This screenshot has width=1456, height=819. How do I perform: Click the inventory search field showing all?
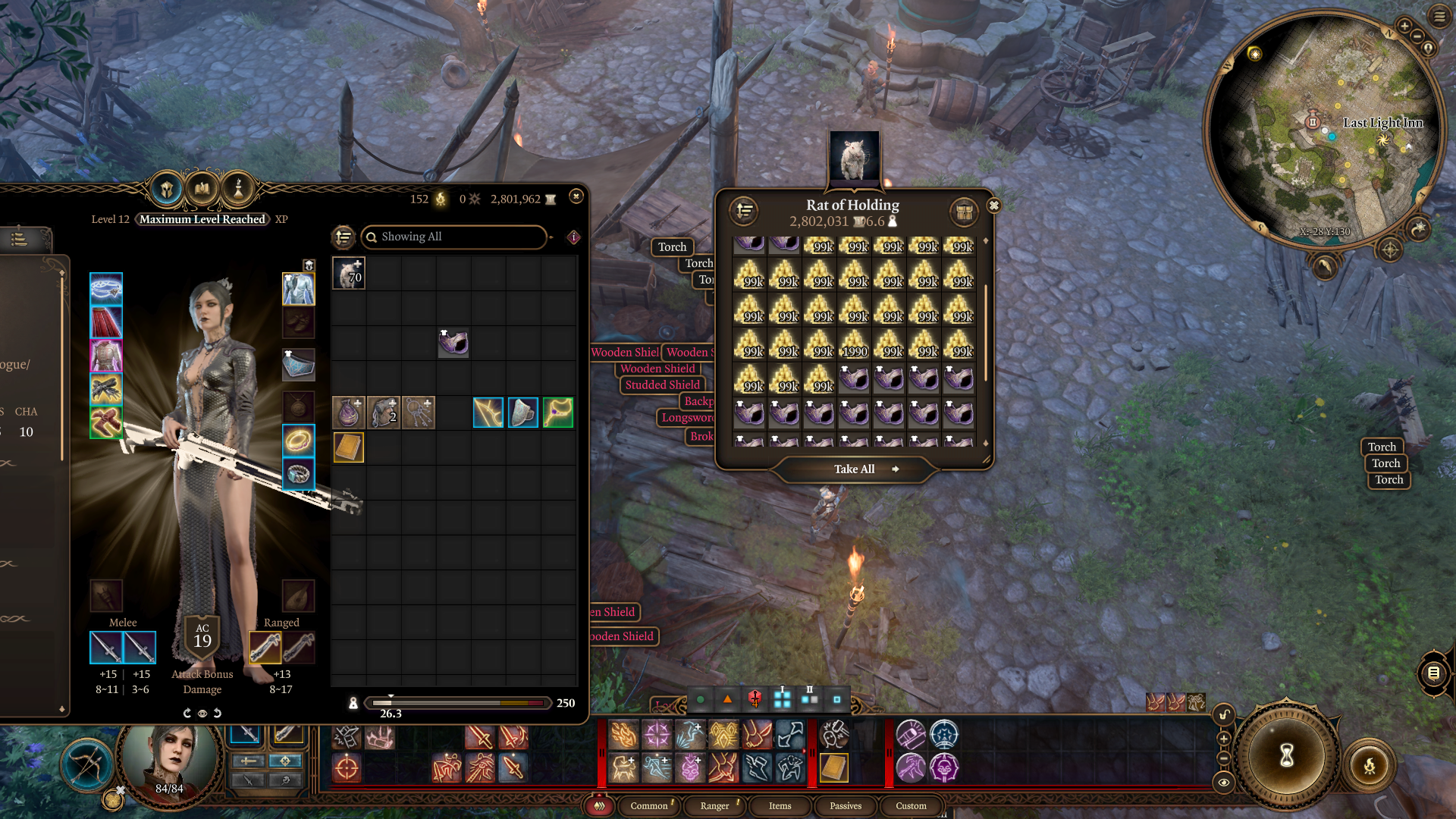453,237
